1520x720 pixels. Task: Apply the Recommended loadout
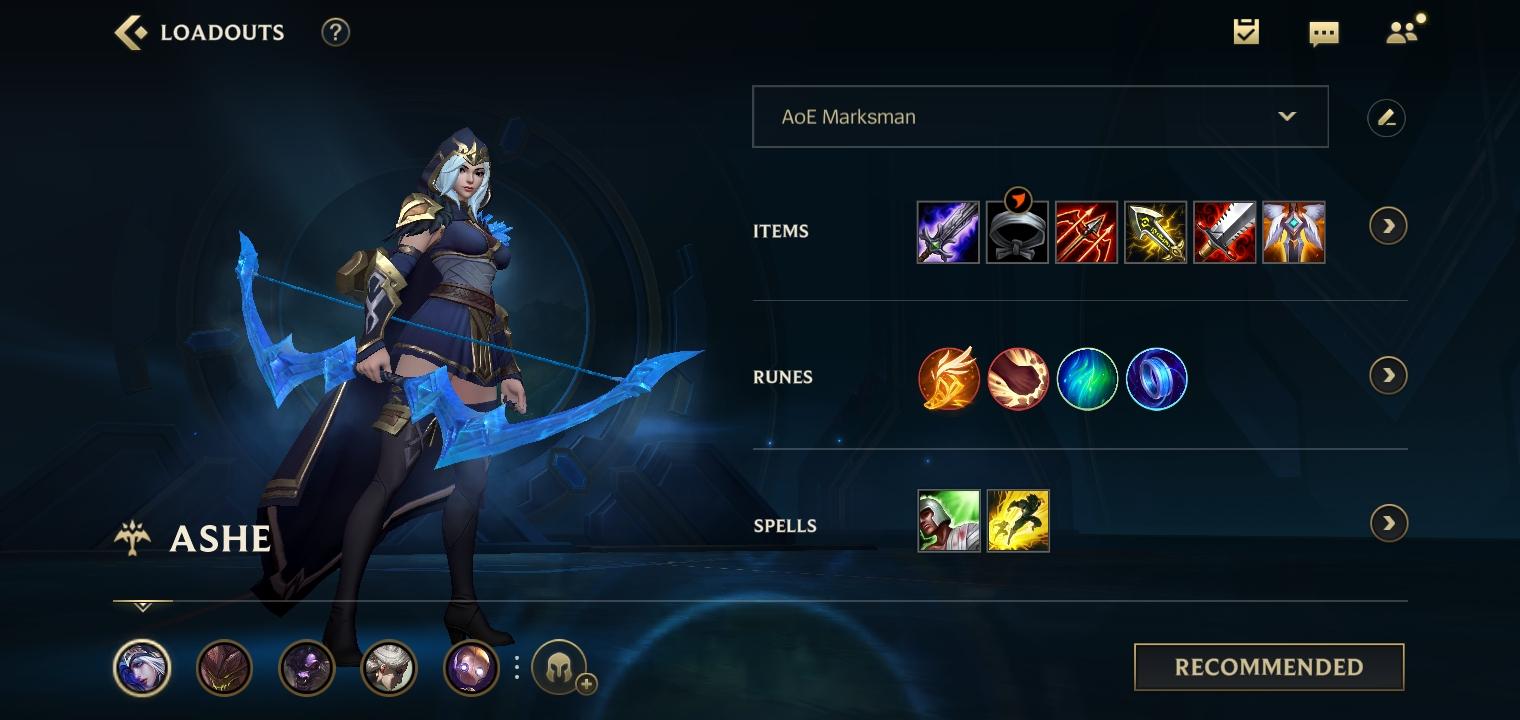pos(1268,667)
